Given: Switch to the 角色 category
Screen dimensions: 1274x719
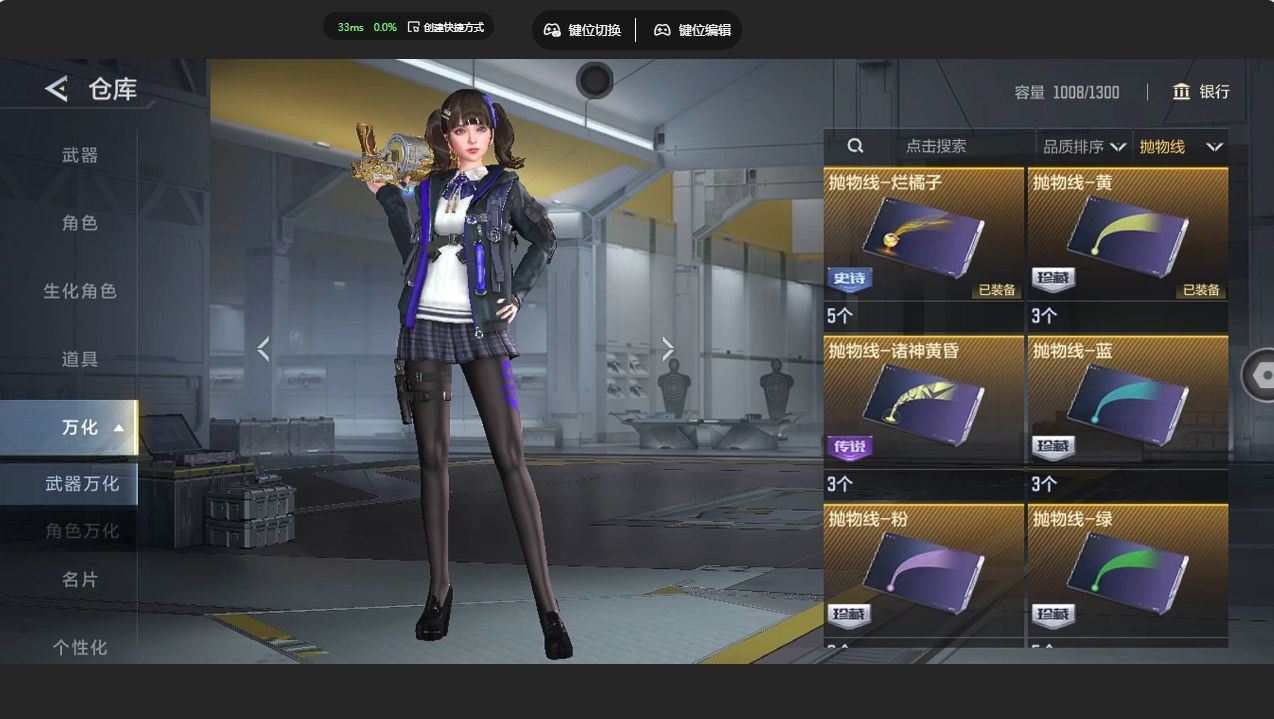Looking at the screenshot, I should (x=80, y=223).
